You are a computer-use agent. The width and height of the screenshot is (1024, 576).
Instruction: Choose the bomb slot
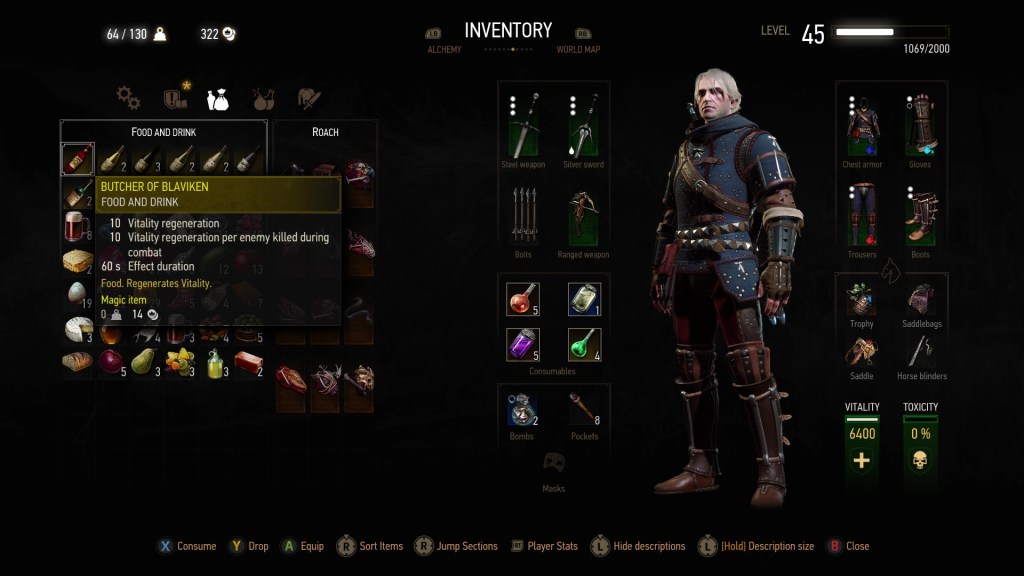pos(523,408)
